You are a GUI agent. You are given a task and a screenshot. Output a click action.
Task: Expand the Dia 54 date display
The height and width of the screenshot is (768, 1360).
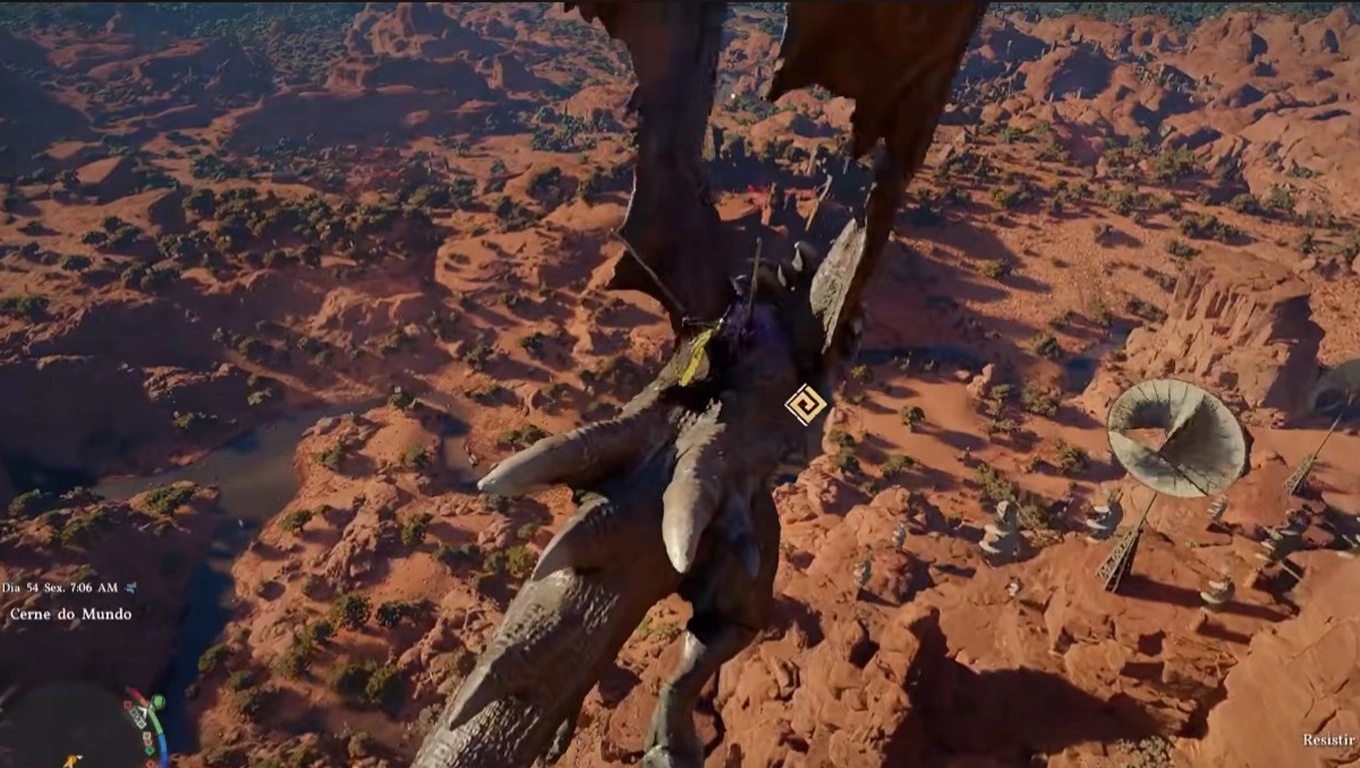click(20, 588)
